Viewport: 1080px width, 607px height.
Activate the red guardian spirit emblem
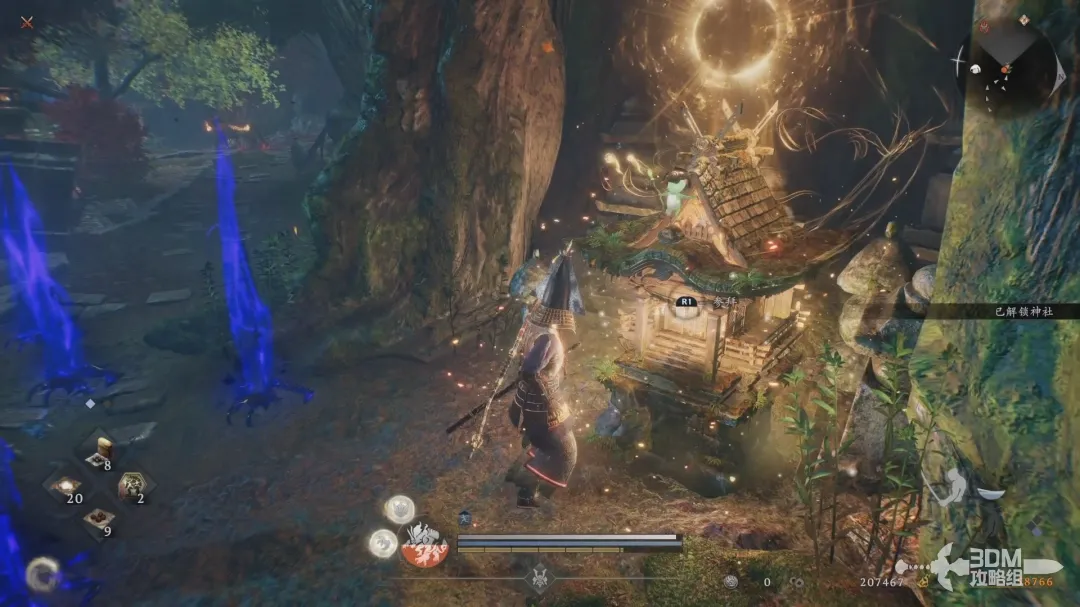(425, 546)
